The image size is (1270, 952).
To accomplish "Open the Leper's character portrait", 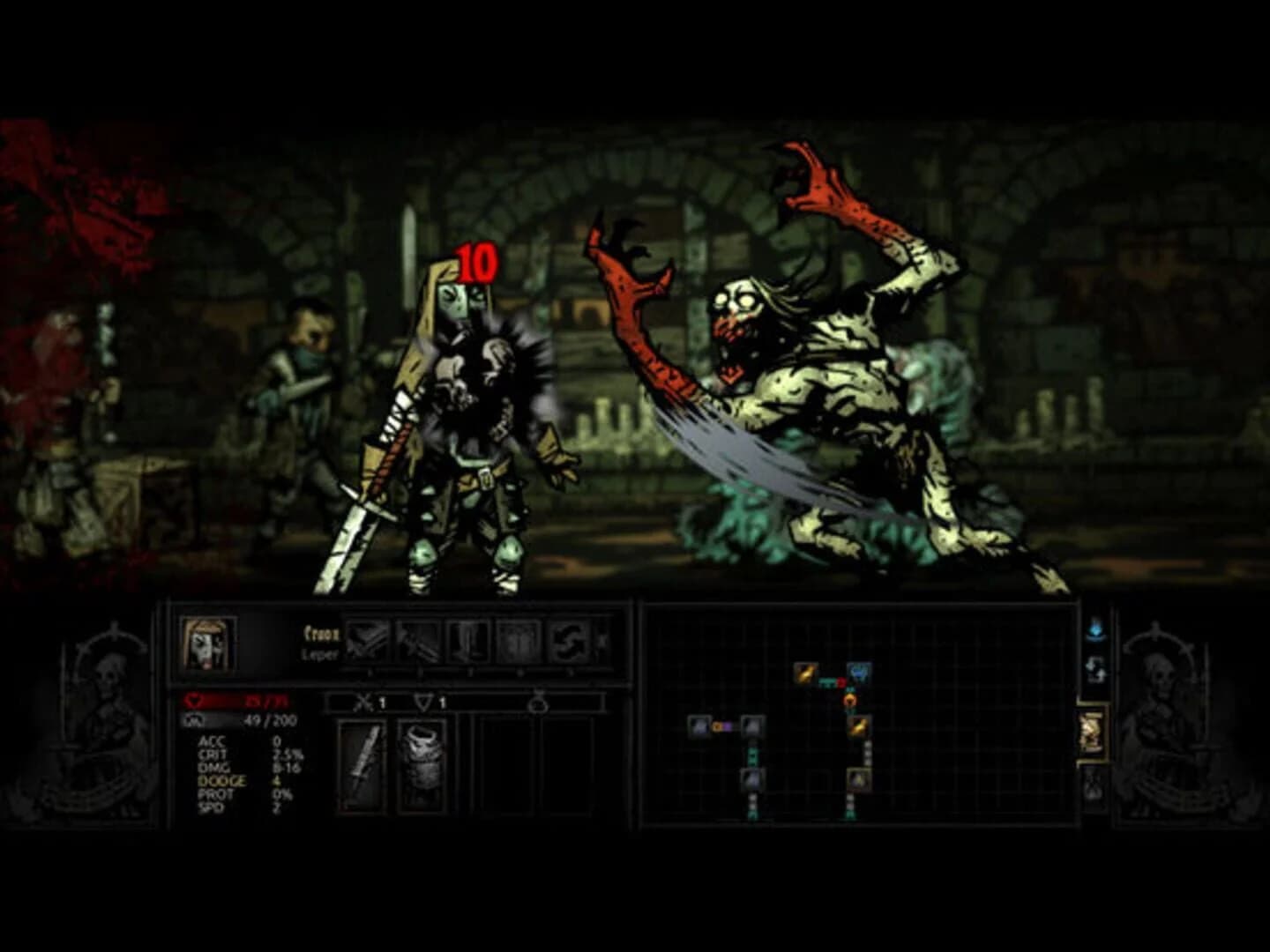I will tap(208, 645).
